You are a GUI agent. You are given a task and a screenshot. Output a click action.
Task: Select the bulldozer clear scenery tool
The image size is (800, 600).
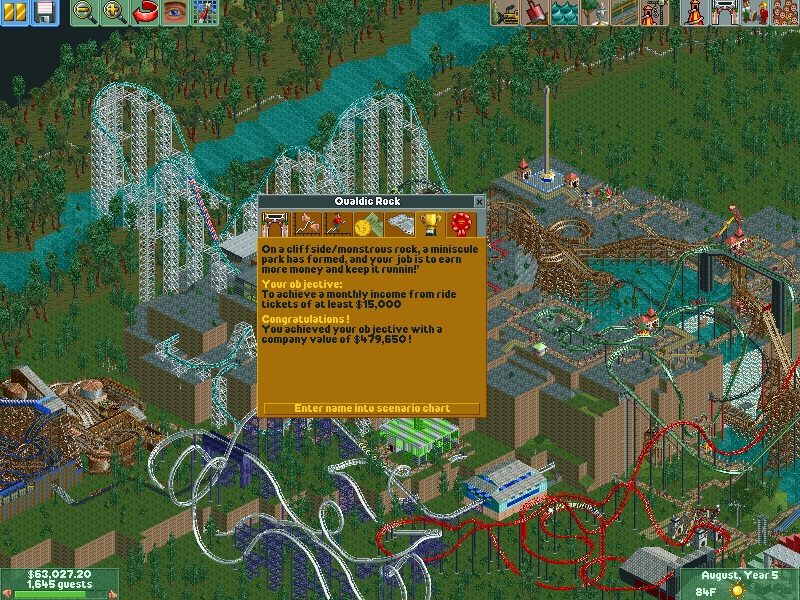coord(505,13)
